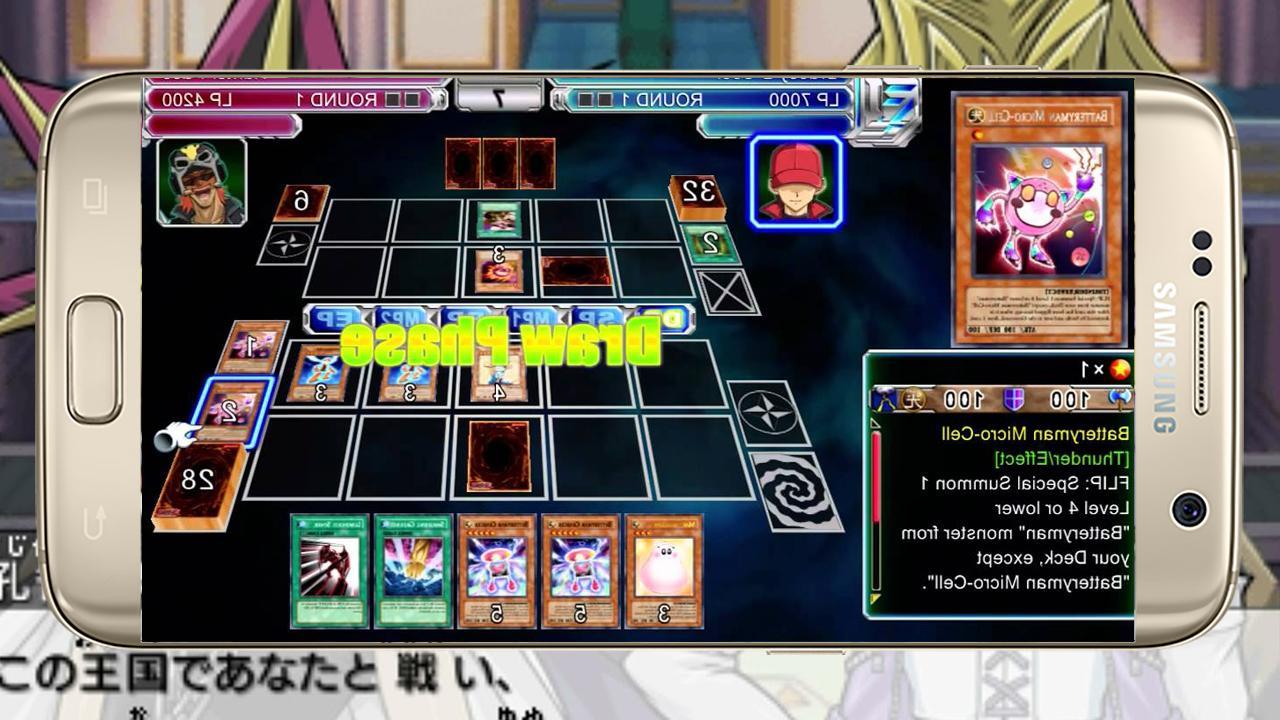Screen dimensions: 1280x720
Task: Click the MP2 phase icon
Action: (400, 318)
